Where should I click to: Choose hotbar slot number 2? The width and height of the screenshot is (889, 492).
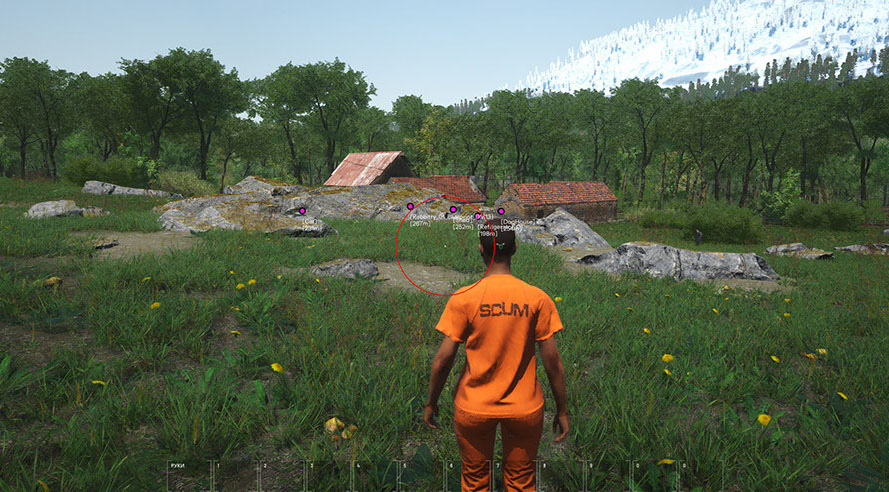click(283, 476)
